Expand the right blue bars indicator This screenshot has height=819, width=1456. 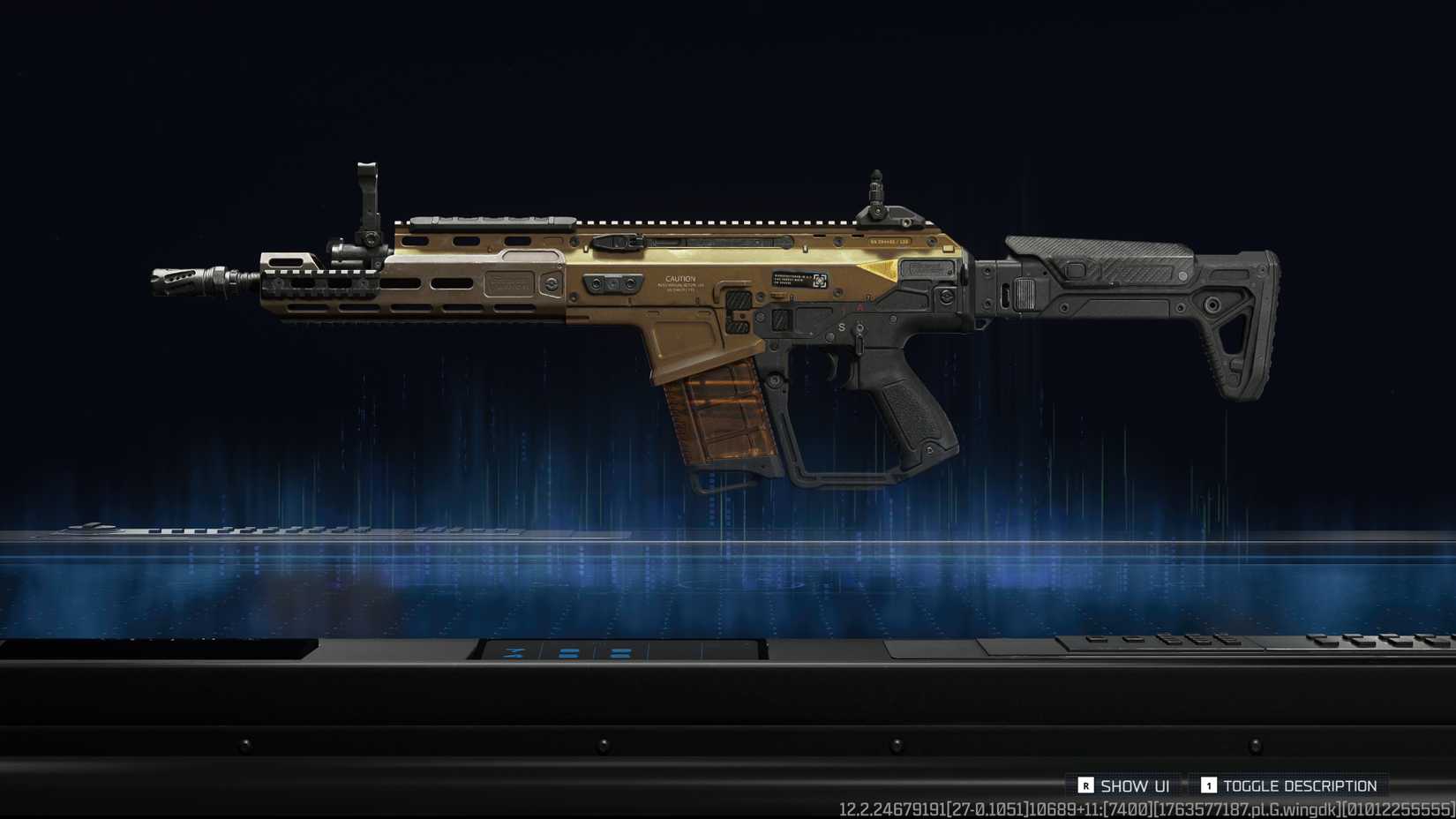[620, 653]
